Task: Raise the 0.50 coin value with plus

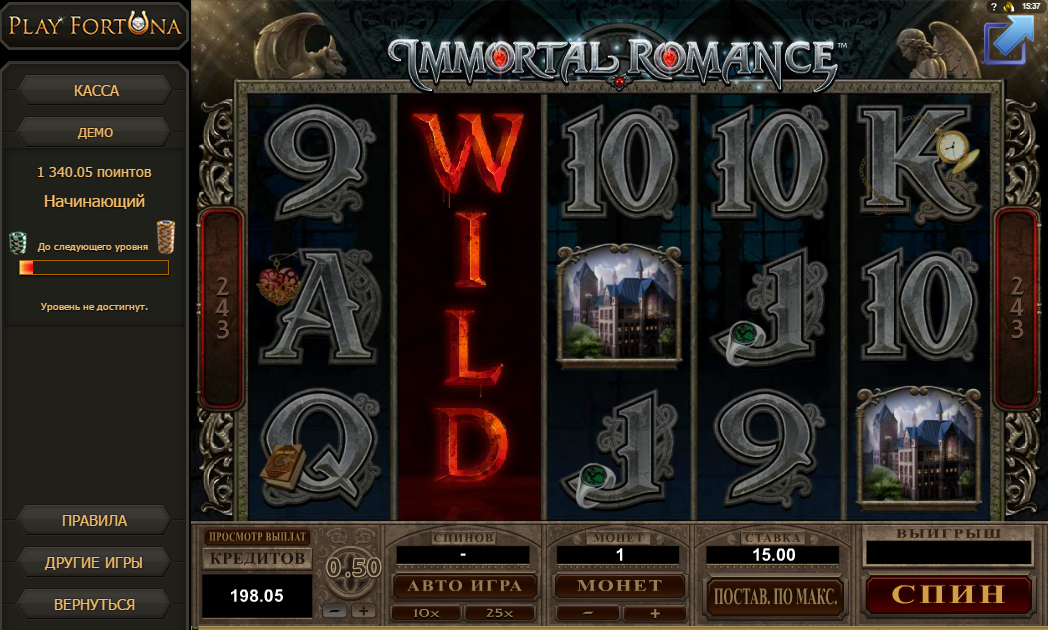Action: pos(363,611)
